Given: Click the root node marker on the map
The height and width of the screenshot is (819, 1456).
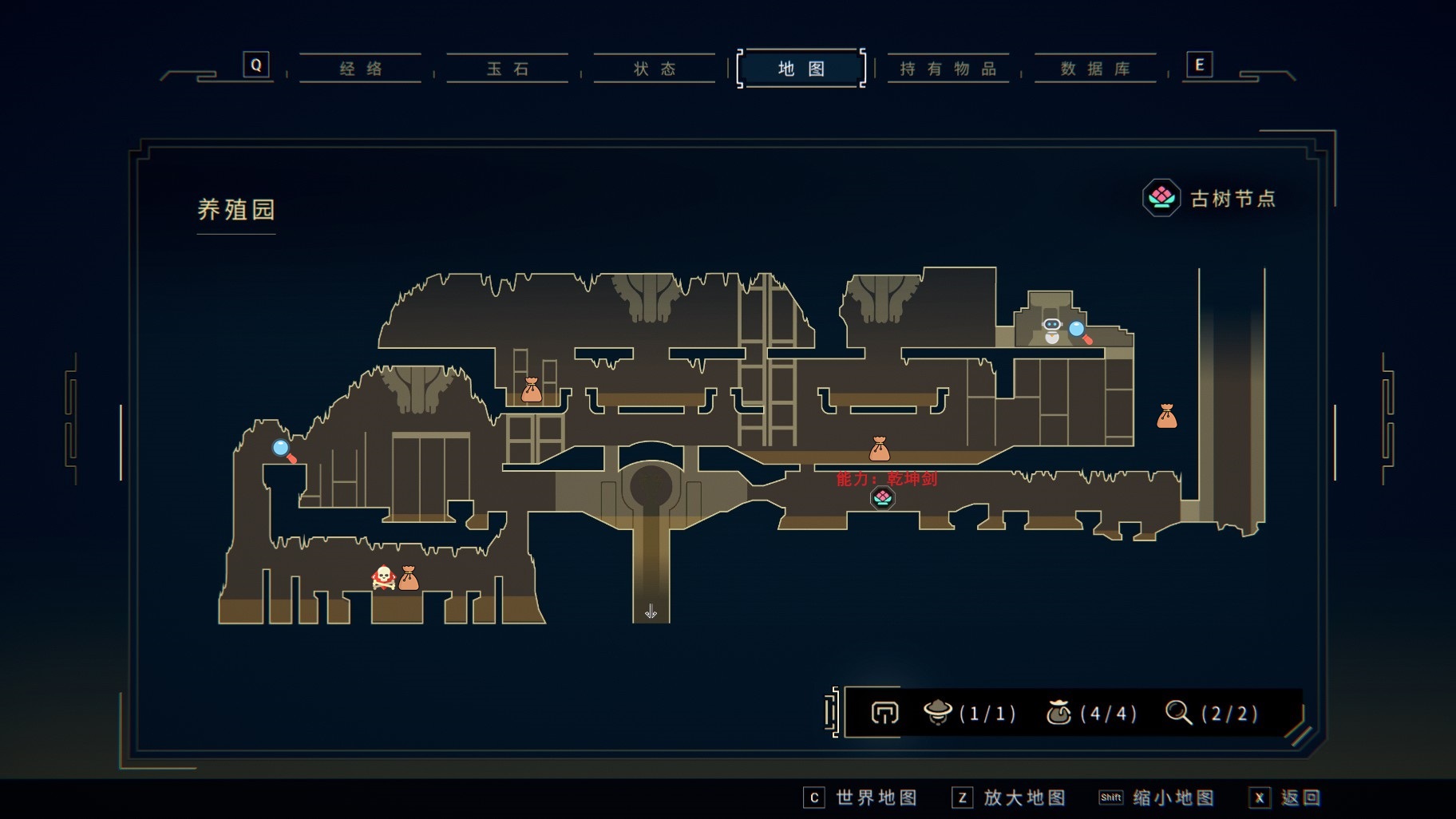Looking at the screenshot, I should click(882, 498).
